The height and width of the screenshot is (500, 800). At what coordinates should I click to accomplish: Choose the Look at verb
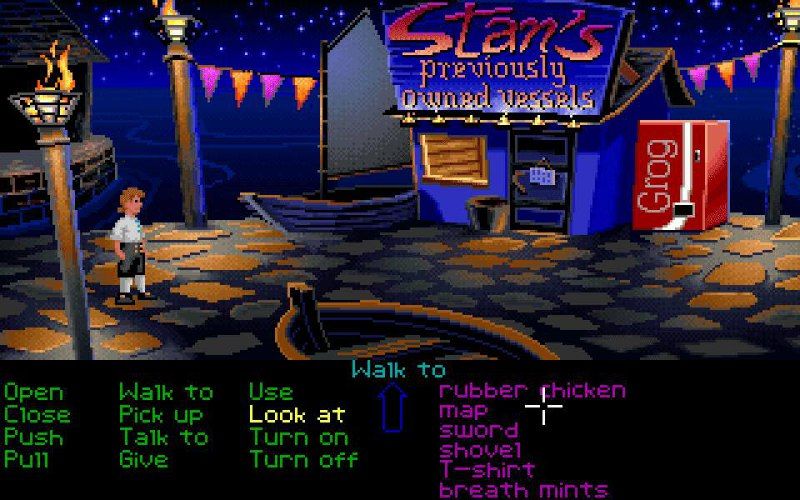point(297,414)
